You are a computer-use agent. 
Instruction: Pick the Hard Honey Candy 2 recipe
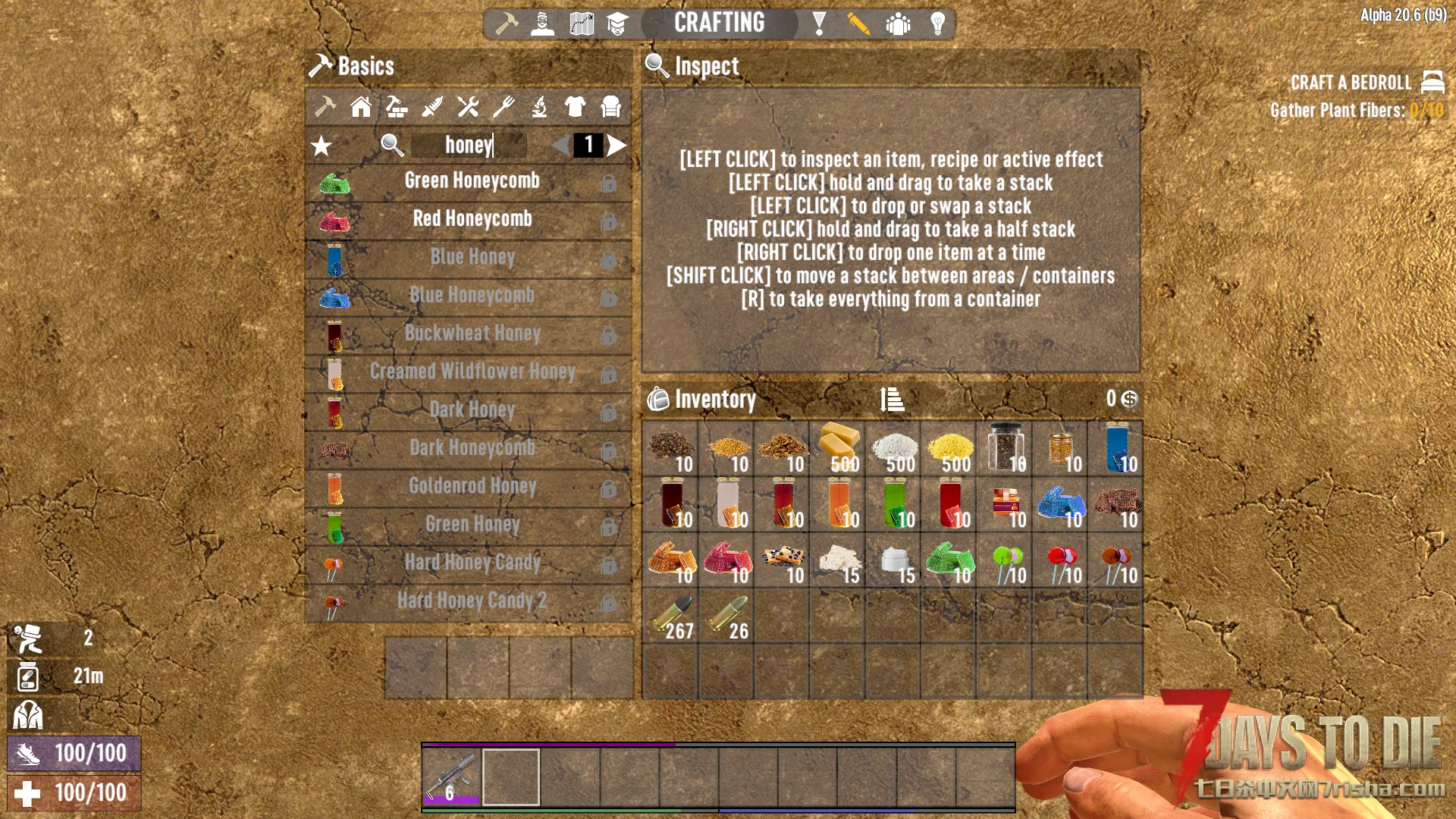[471, 601]
